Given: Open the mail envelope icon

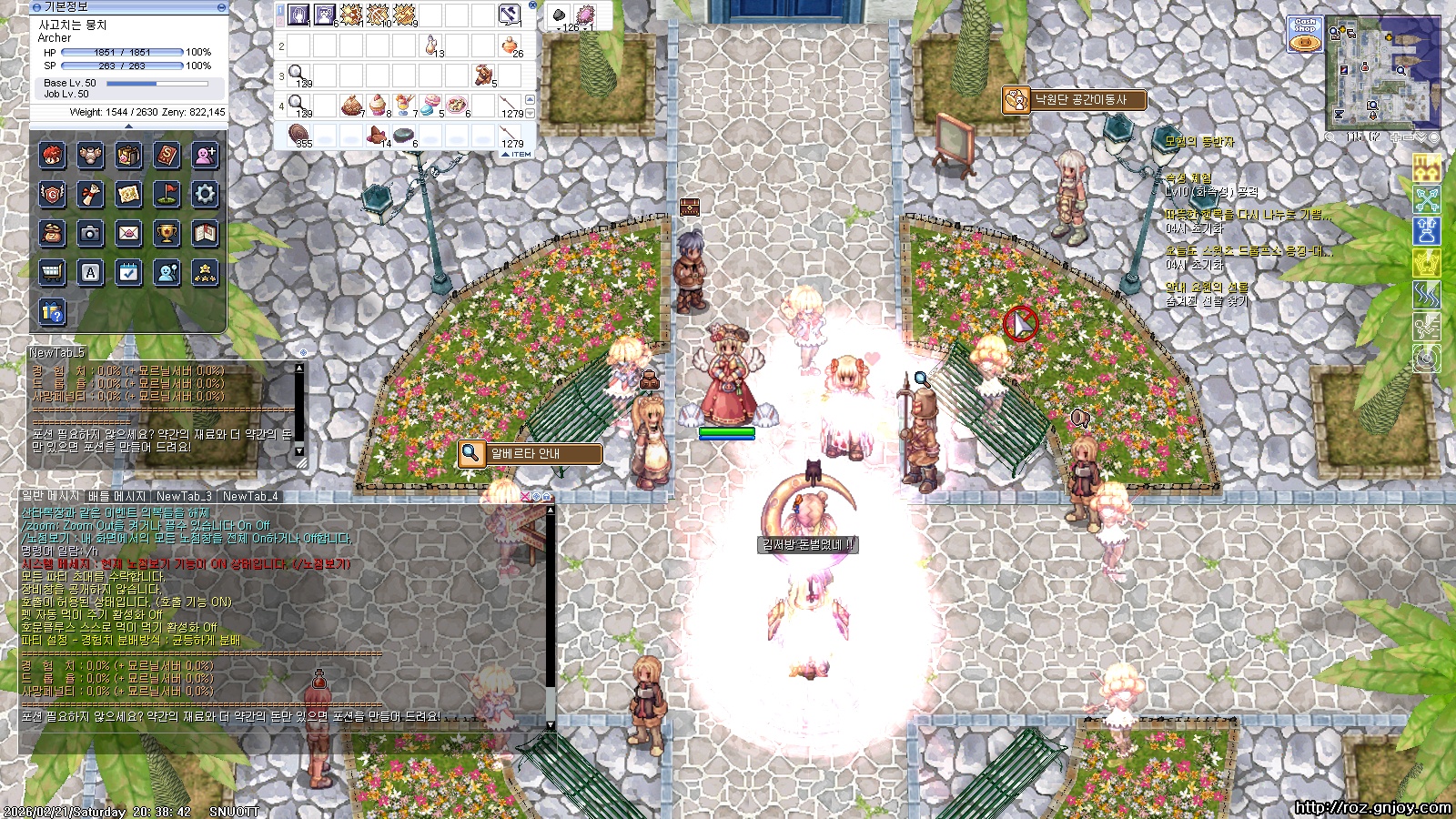Looking at the screenshot, I should coord(129,233).
